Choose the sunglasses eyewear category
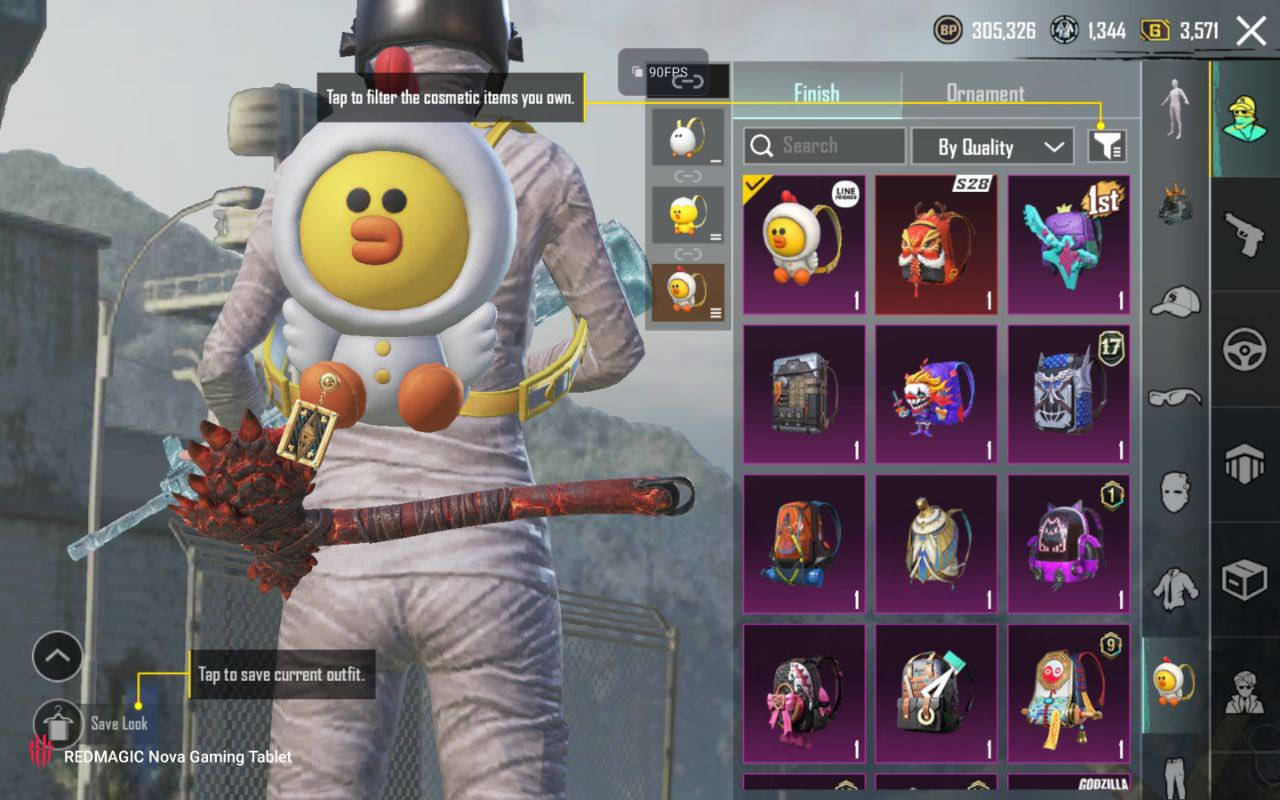The image size is (1280, 800). (x=1175, y=397)
